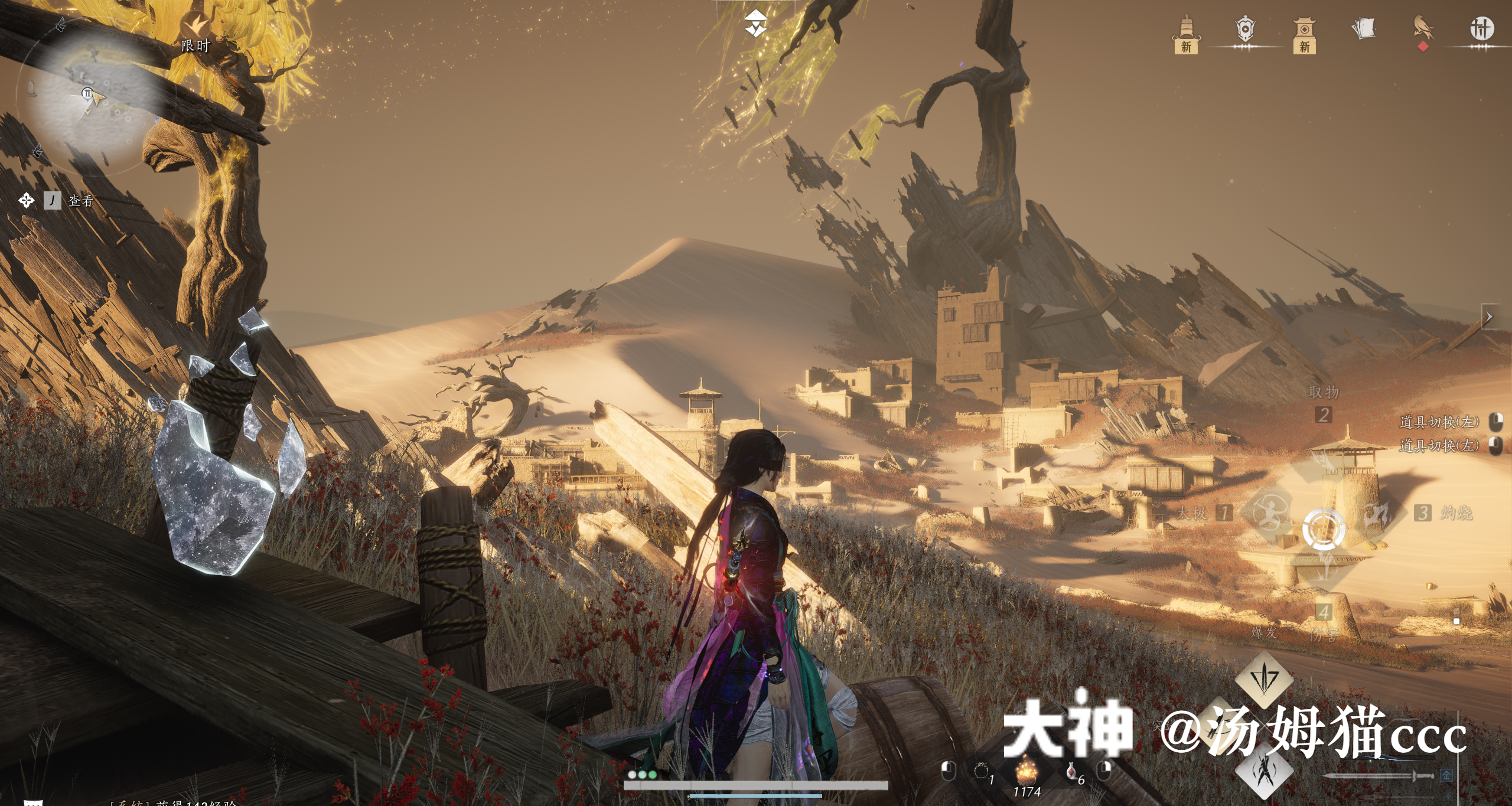Use the glowing fire orb item slot

[x=1027, y=771]
